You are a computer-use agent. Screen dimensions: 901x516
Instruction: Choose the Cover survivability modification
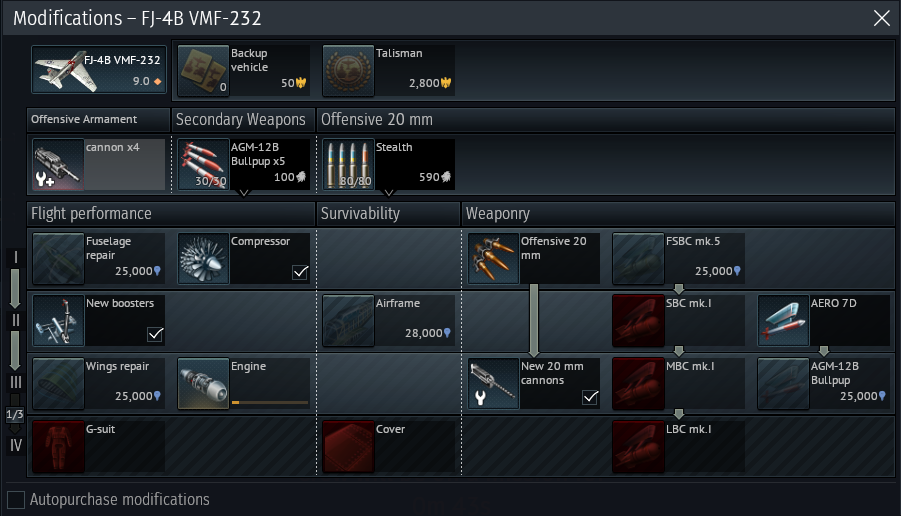click(388, 444)
